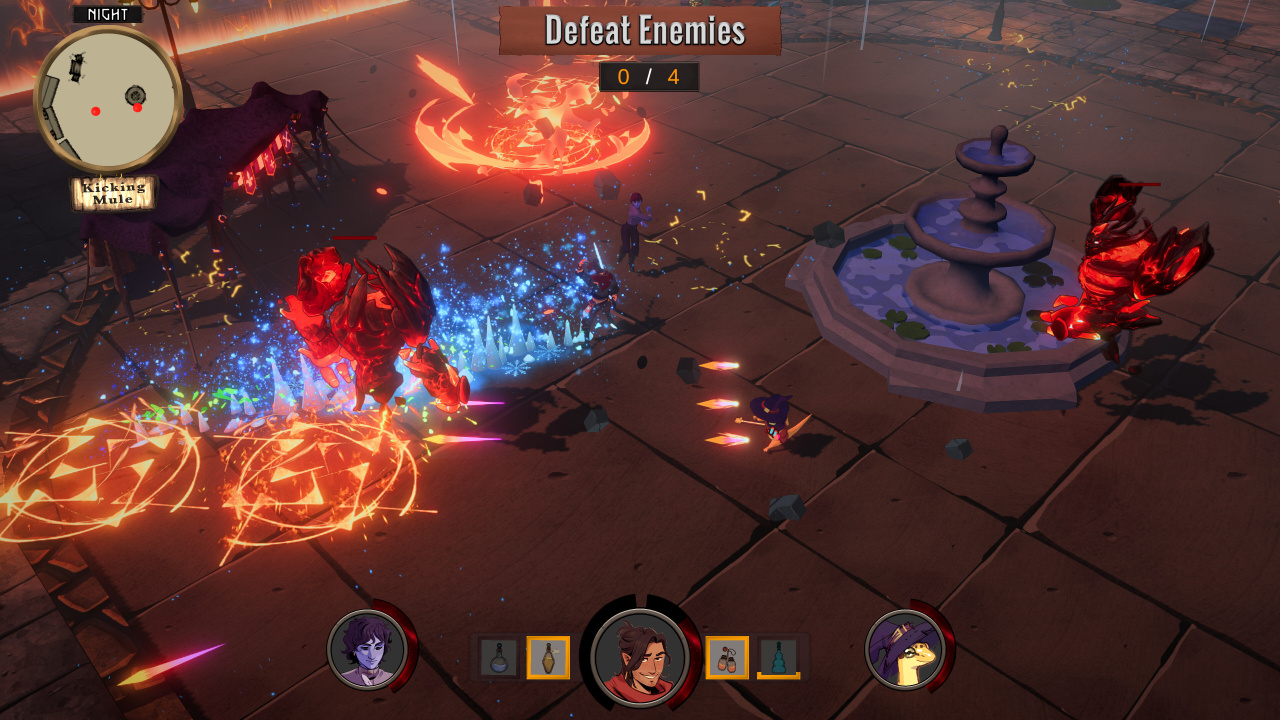This screenshot has width=1280, height=720.
Task: Select the lizard wizard companion portrait
Action: click(904, 649)
